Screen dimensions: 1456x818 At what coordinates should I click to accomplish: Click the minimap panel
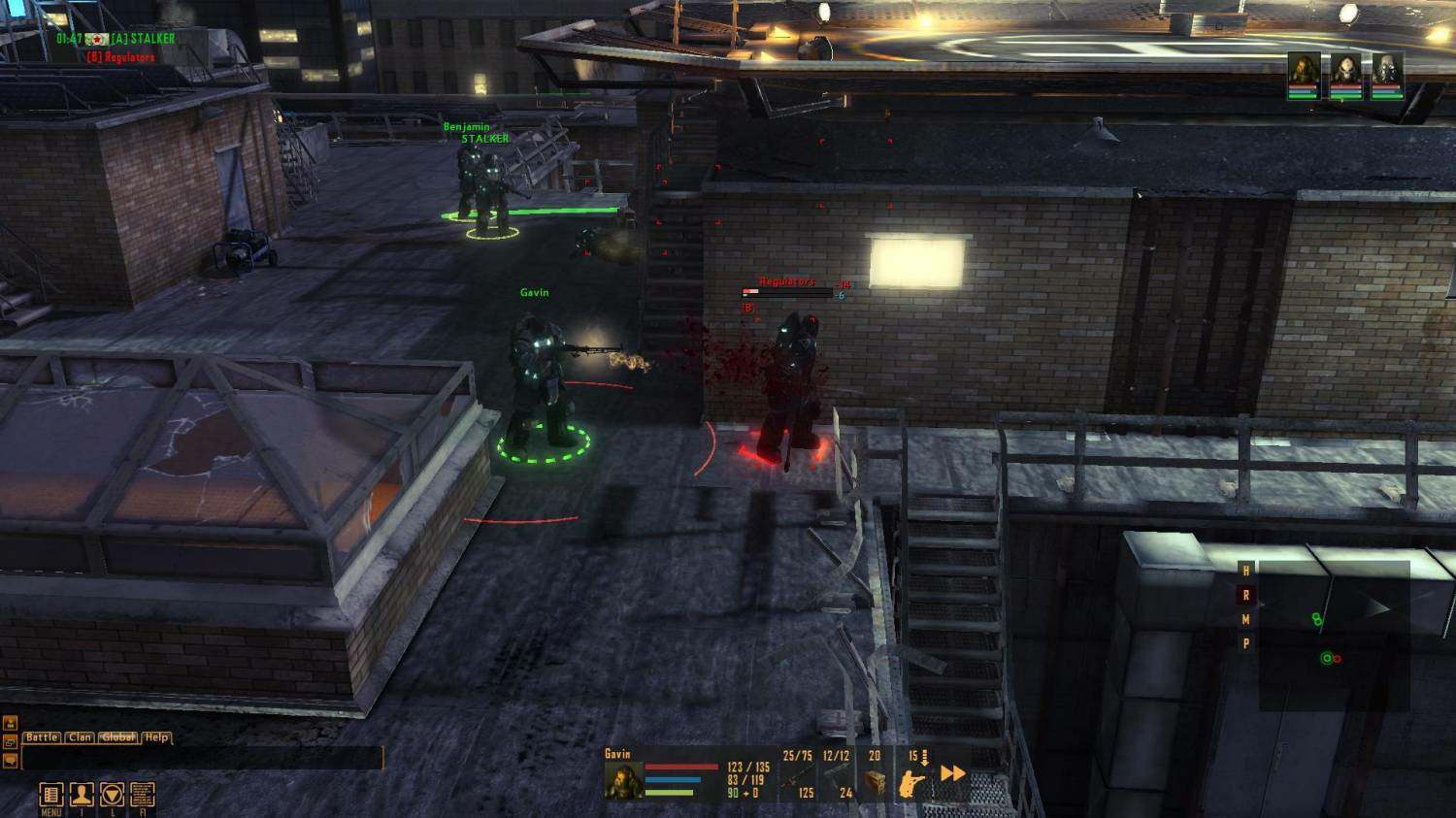tap(1334, 636)
